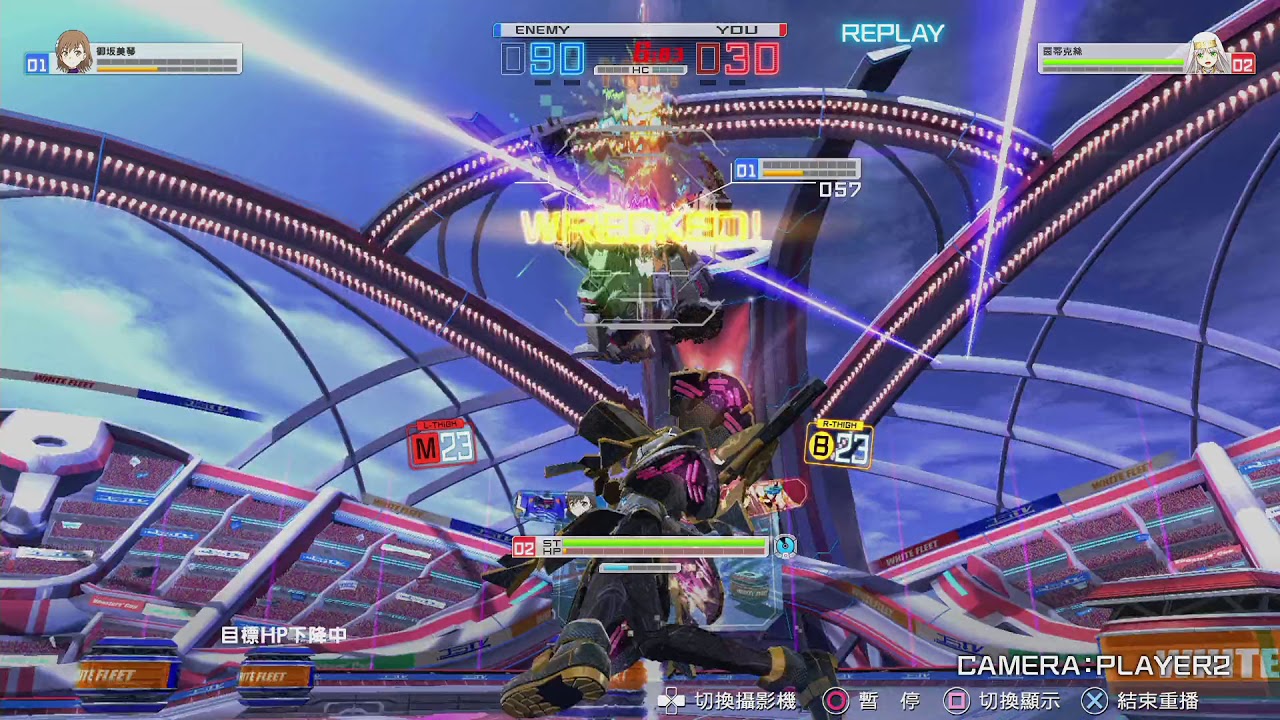1280x720 pixels.
Task: Expand the 01 score panel above the target
Action: [x=797, y=167]
